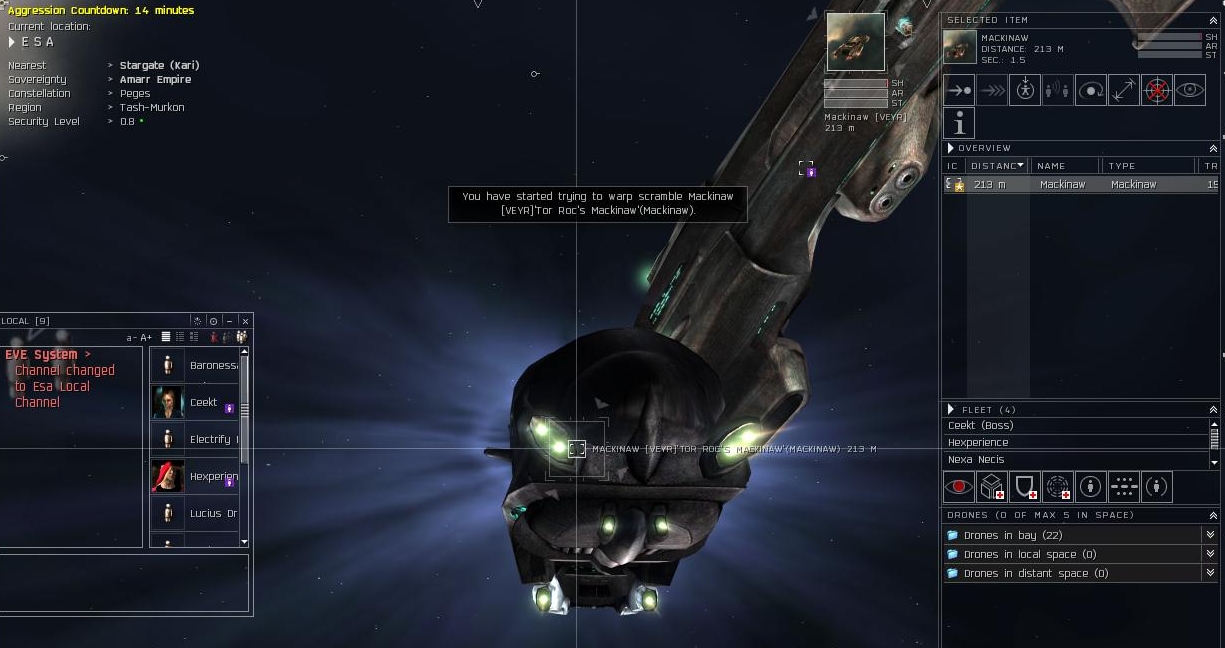Image resolution: width=1225 pixels, height=648 pixels.
Task: Sort the overview by the Name column
Action: click(x=1065, y=166)
